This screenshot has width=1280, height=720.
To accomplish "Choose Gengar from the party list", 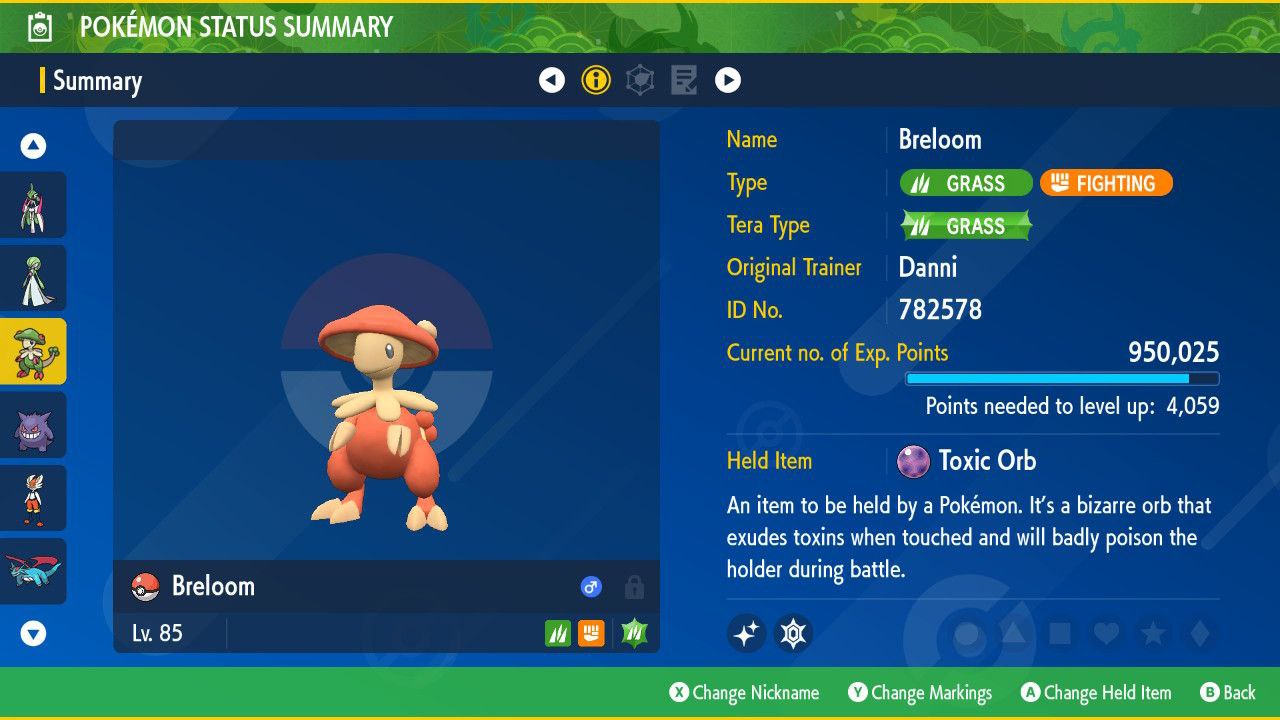I will (x=33, y=425).
